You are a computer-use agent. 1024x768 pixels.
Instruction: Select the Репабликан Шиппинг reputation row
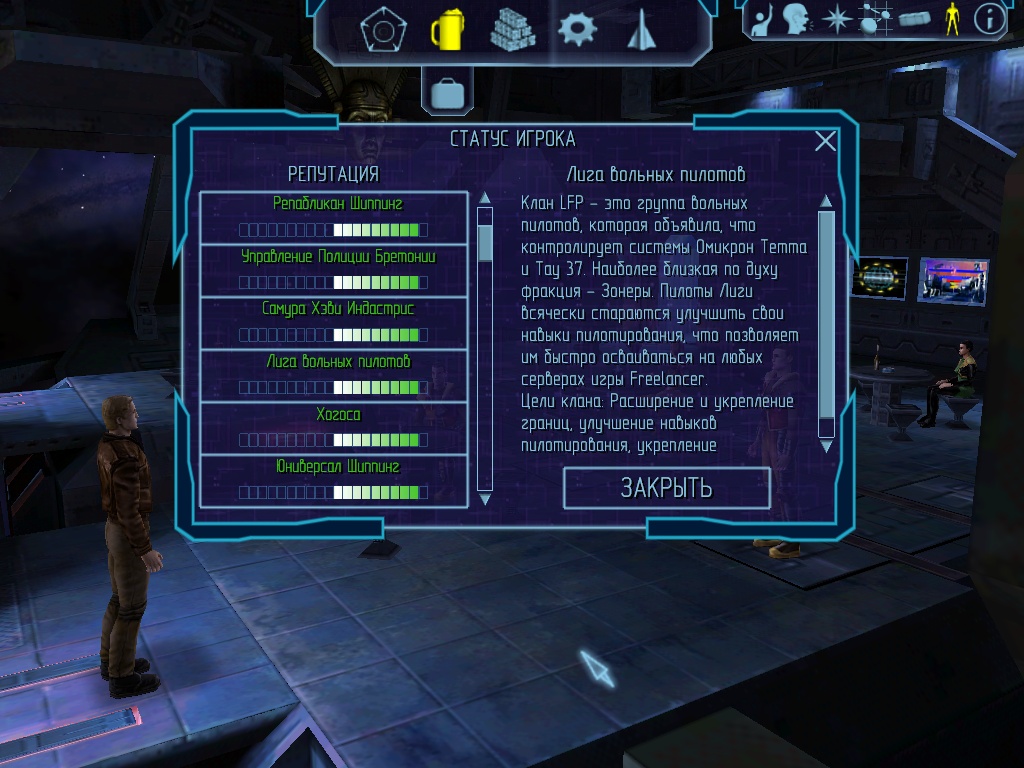[334, 217]
